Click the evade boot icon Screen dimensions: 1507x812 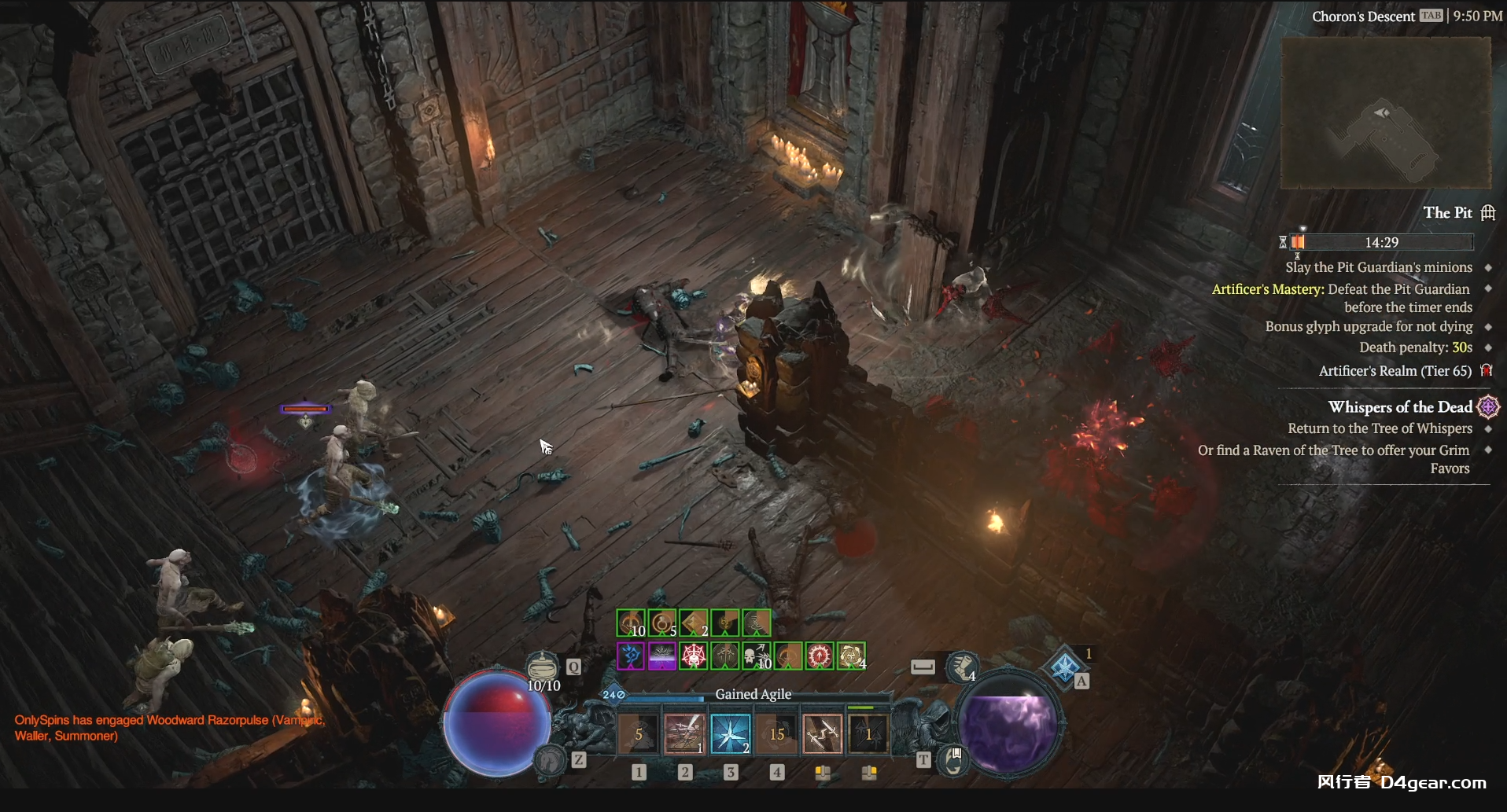coord(962,667)
